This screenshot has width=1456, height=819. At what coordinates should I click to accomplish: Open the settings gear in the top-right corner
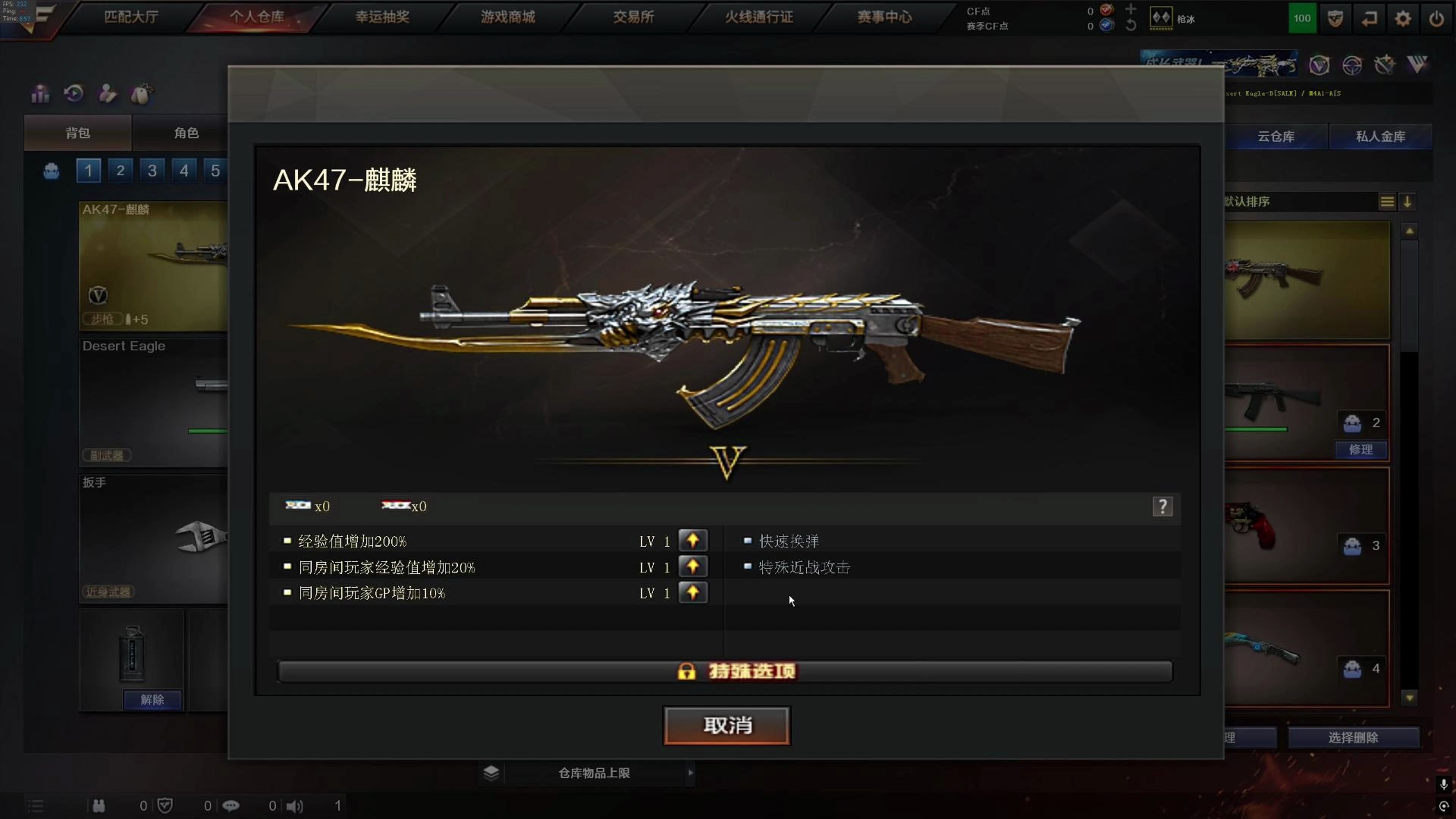[1403, 18]
